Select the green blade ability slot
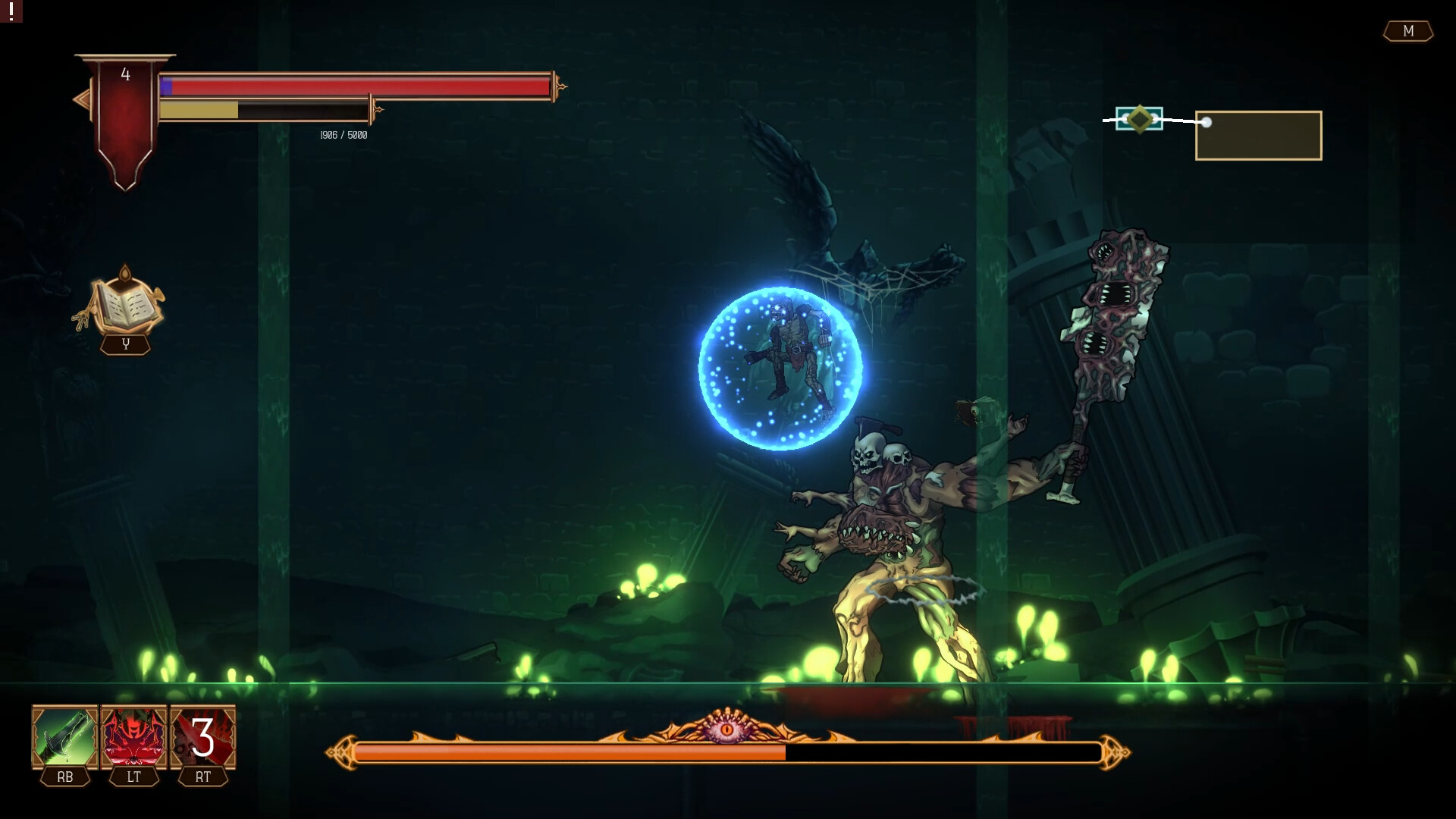1456x819 pixels. pyautogui.click(x=64, y=737)
